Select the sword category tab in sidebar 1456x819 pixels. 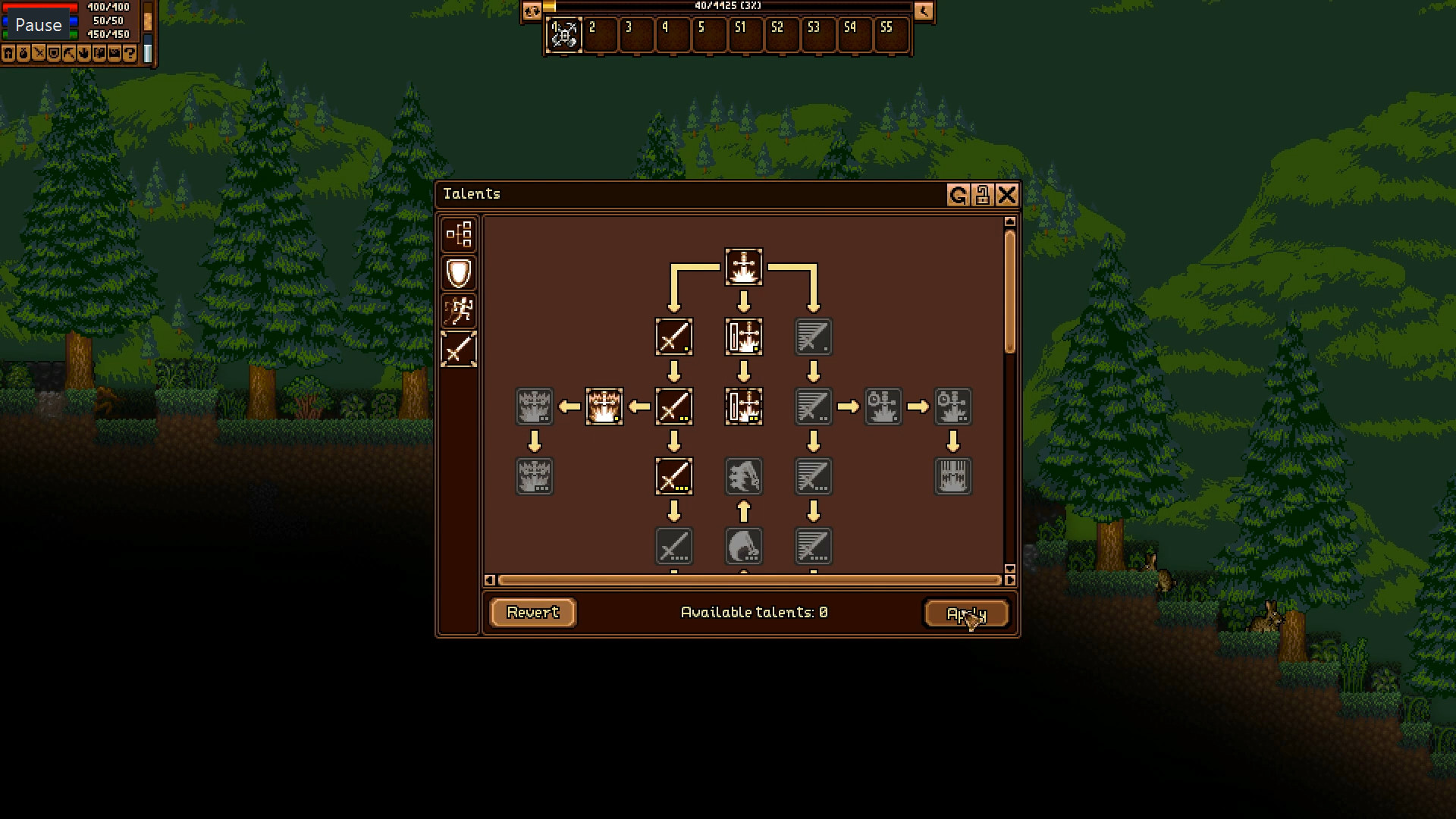(x=459, y=348)
